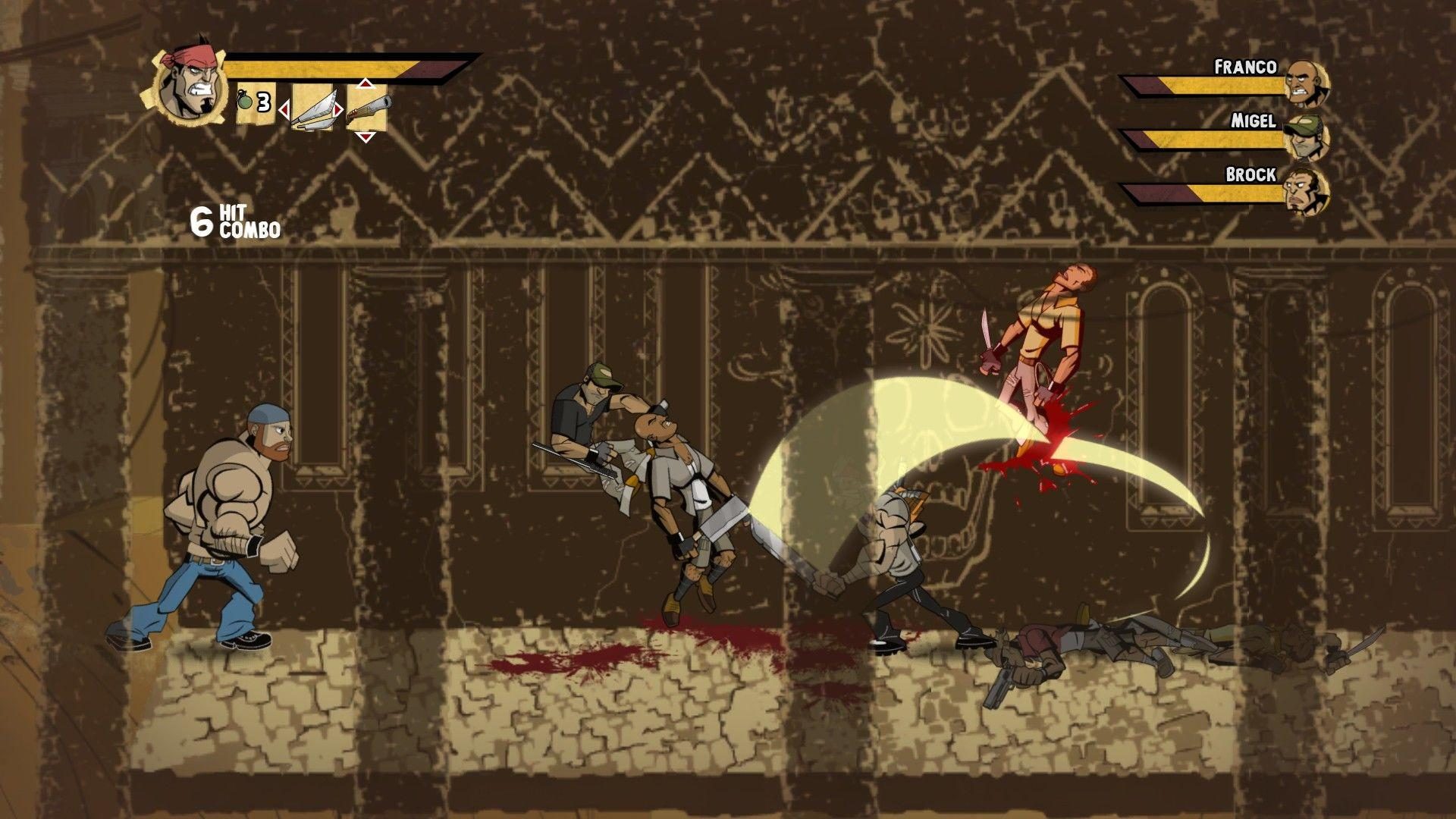This screenshot has width=1456, height=819.
Task: Click Migel's green-cap portrait
Action: (1305, 138)
